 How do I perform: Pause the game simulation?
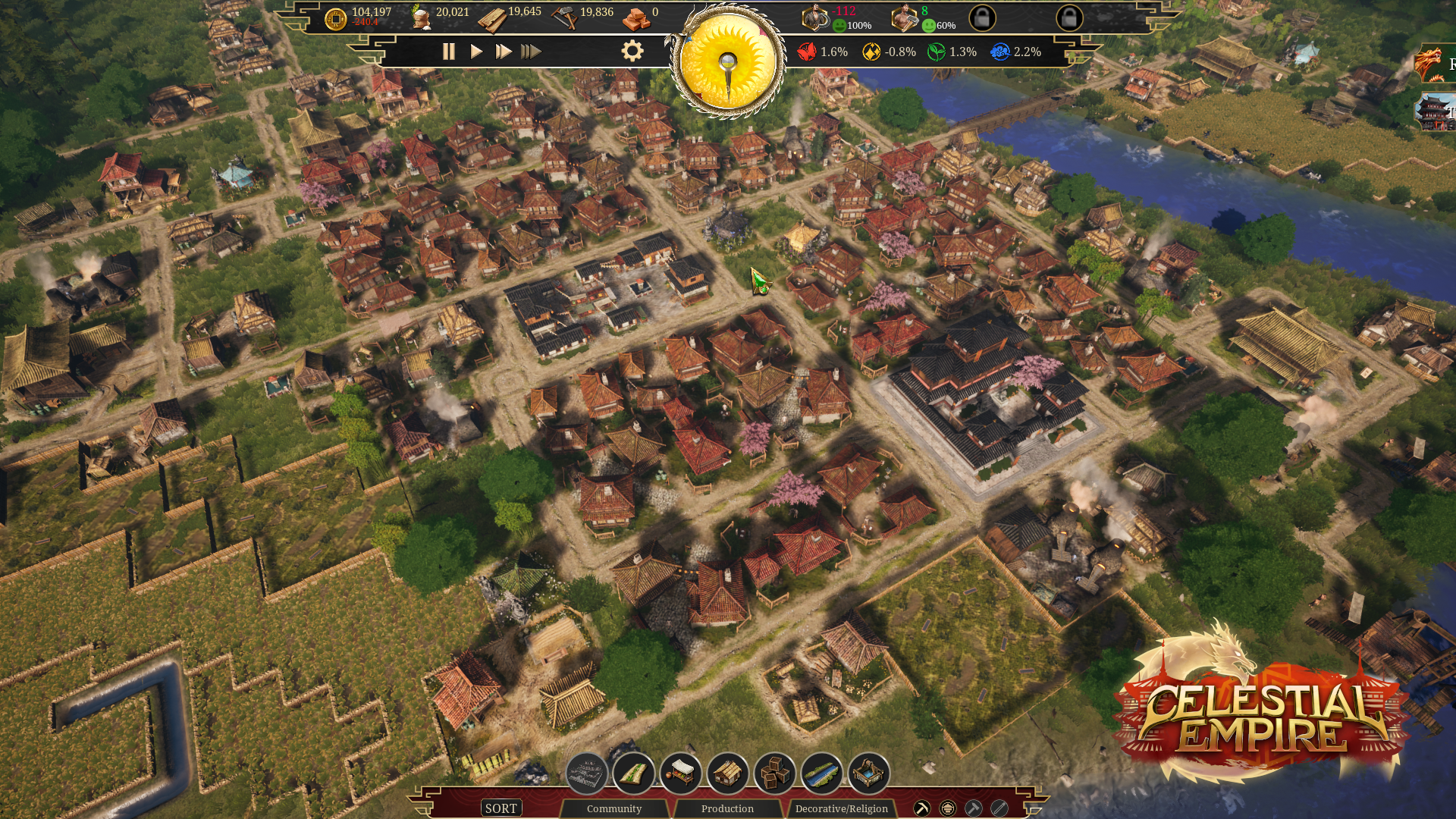coord(448,52)
